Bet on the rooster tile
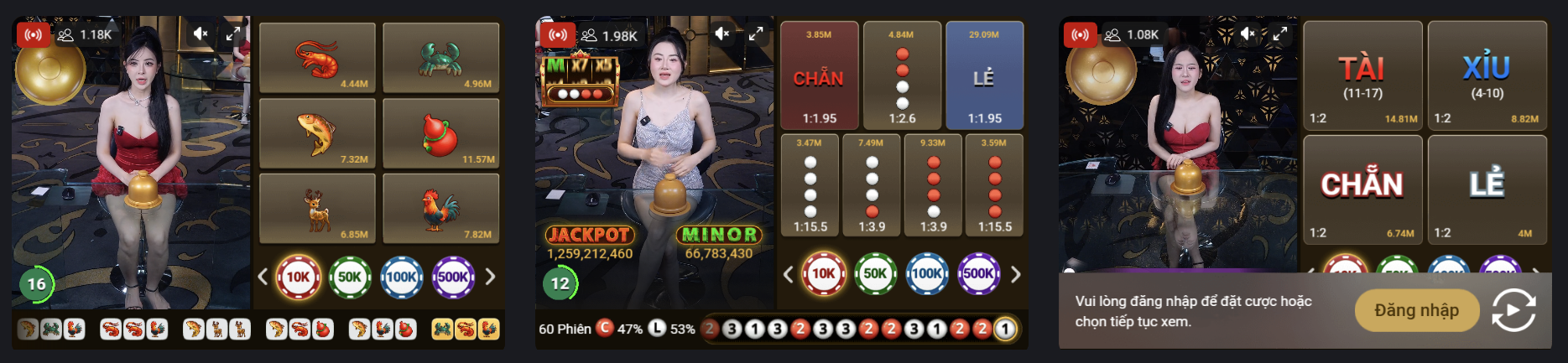This screenshot has width=1568, height=363. point(440,209)
